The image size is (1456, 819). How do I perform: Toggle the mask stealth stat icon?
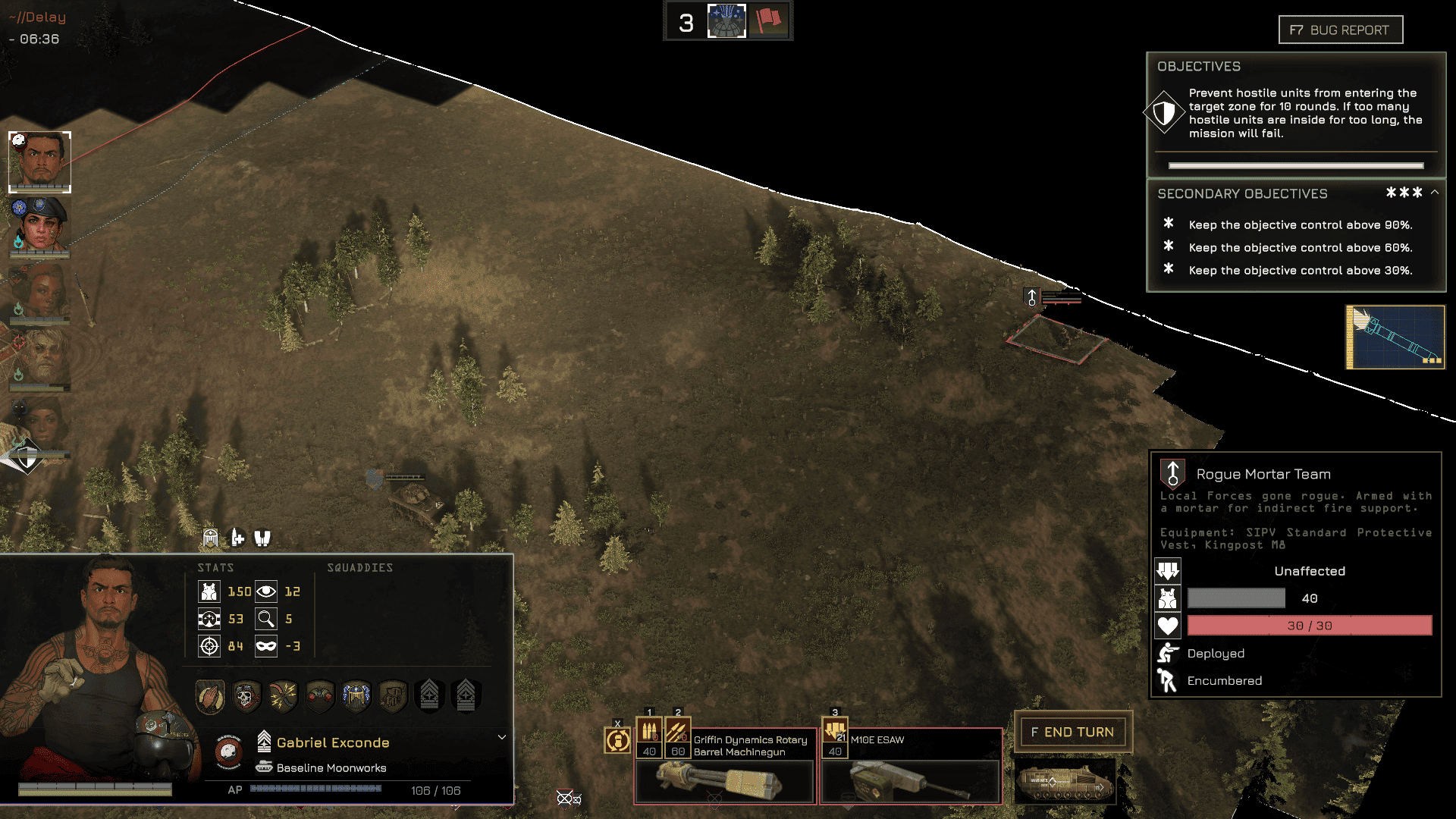(265, 646)
